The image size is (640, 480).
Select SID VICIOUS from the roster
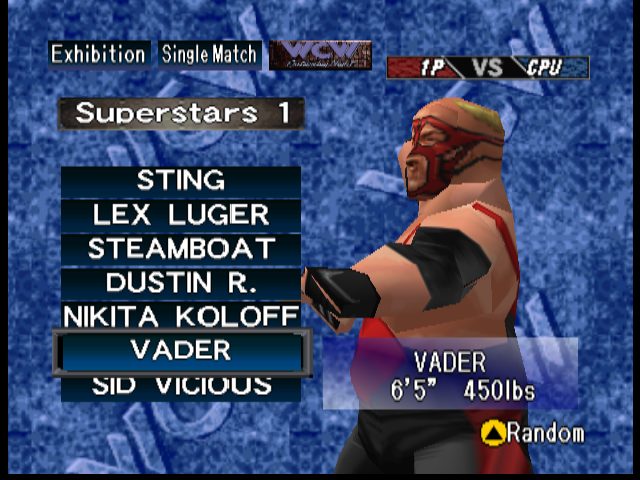point(180,386)
